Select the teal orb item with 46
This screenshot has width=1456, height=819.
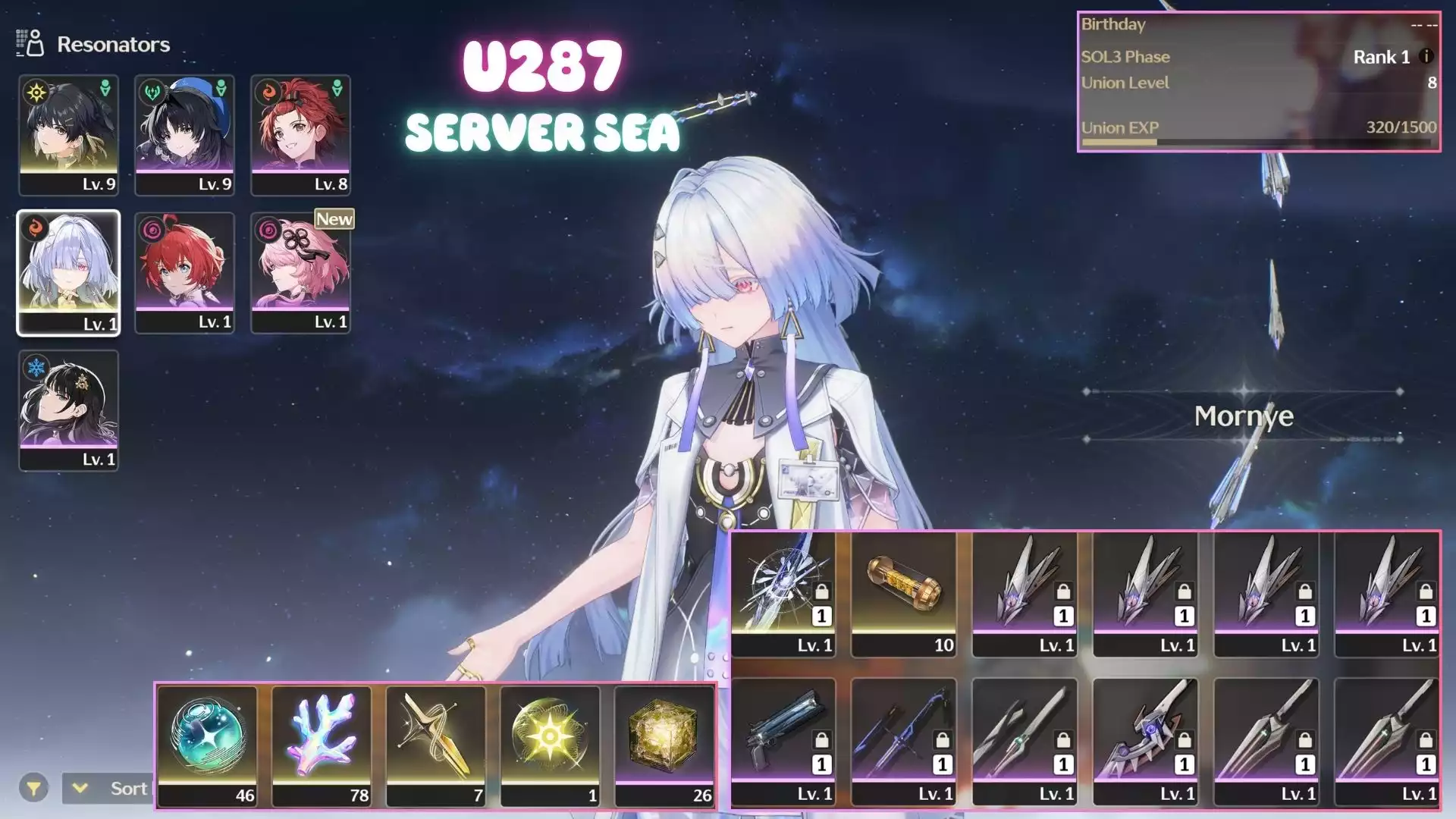tap(207, 745)
